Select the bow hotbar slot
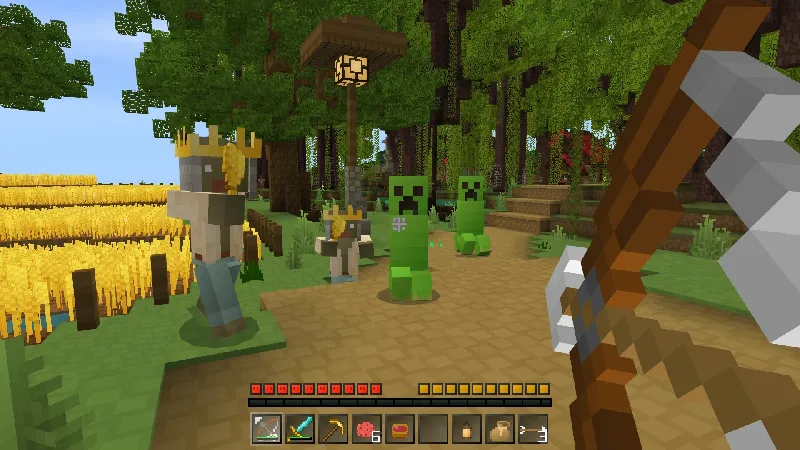The width and height of the screenshot is (800, 450). 266,428
